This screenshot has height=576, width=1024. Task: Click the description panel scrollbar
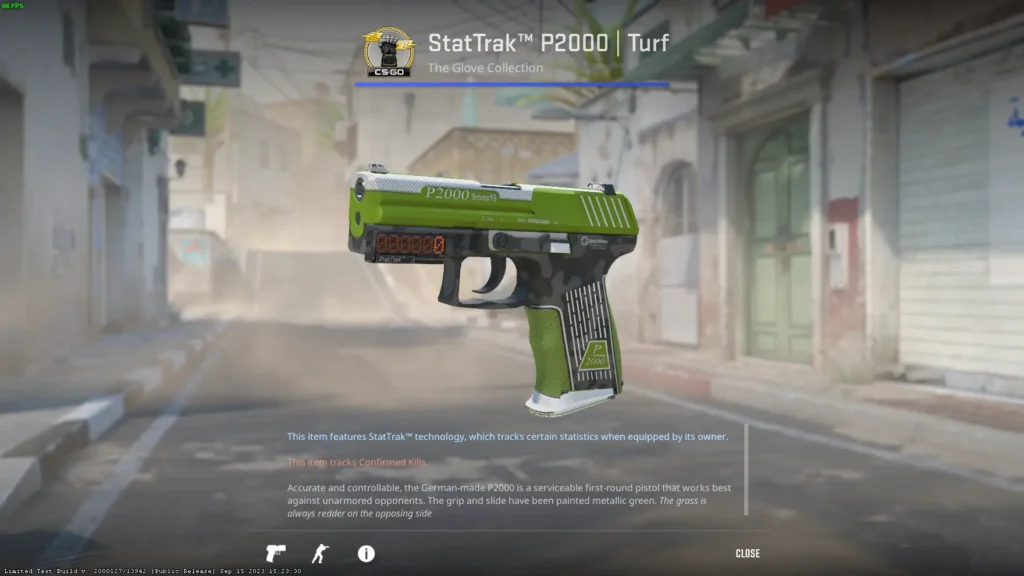pyautogui.click(x=746, y=469)
